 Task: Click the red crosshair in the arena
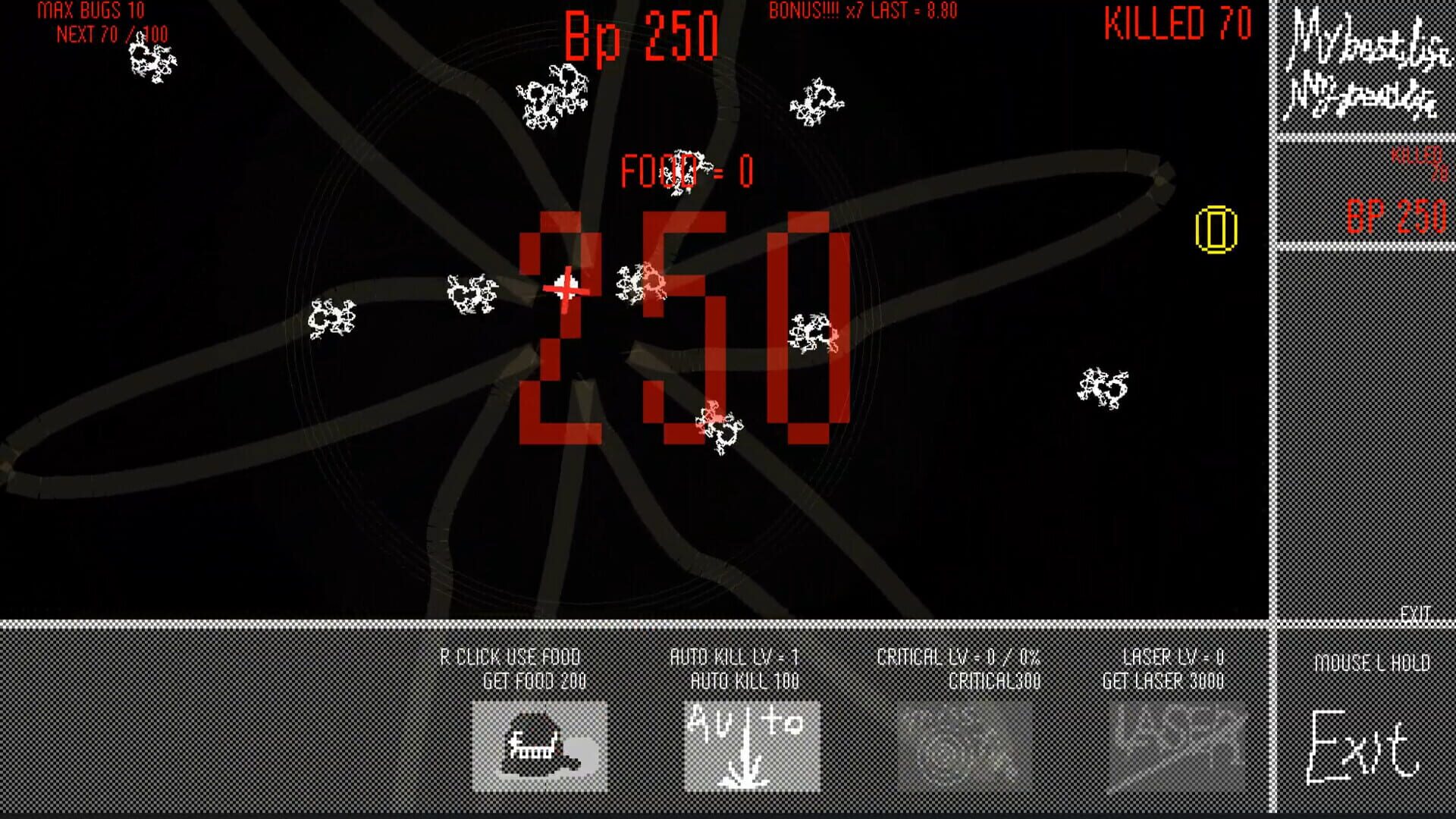pos(567,287)
